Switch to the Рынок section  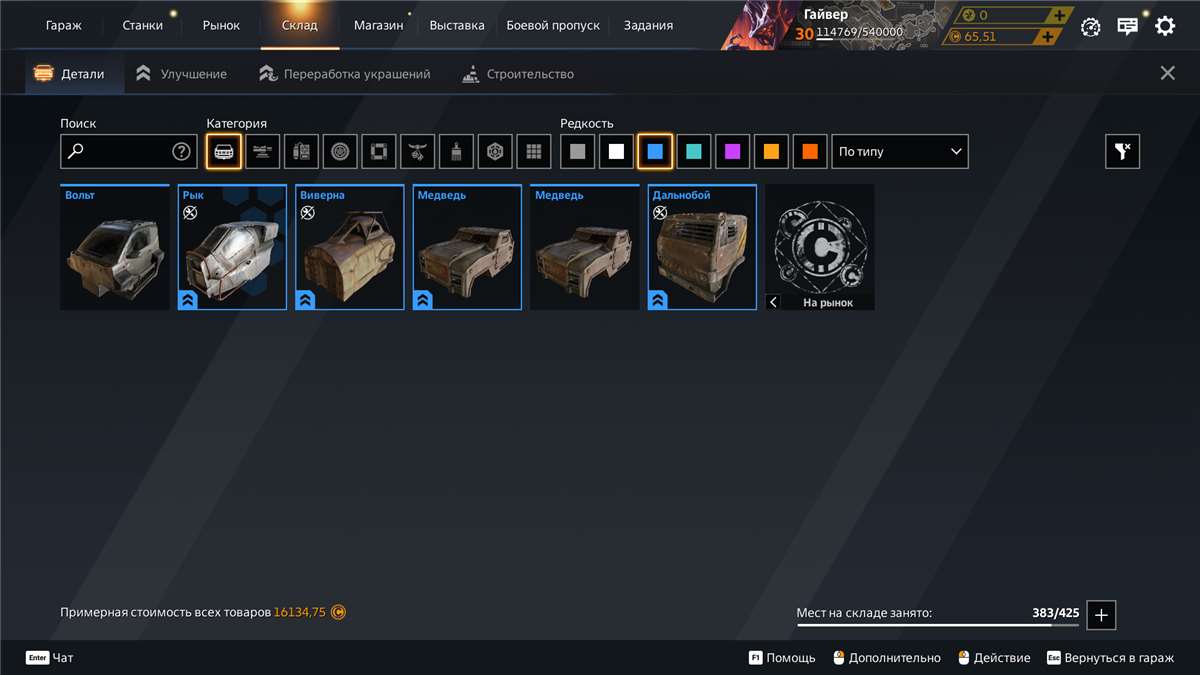pyautogui.click(x=221, y=25)
